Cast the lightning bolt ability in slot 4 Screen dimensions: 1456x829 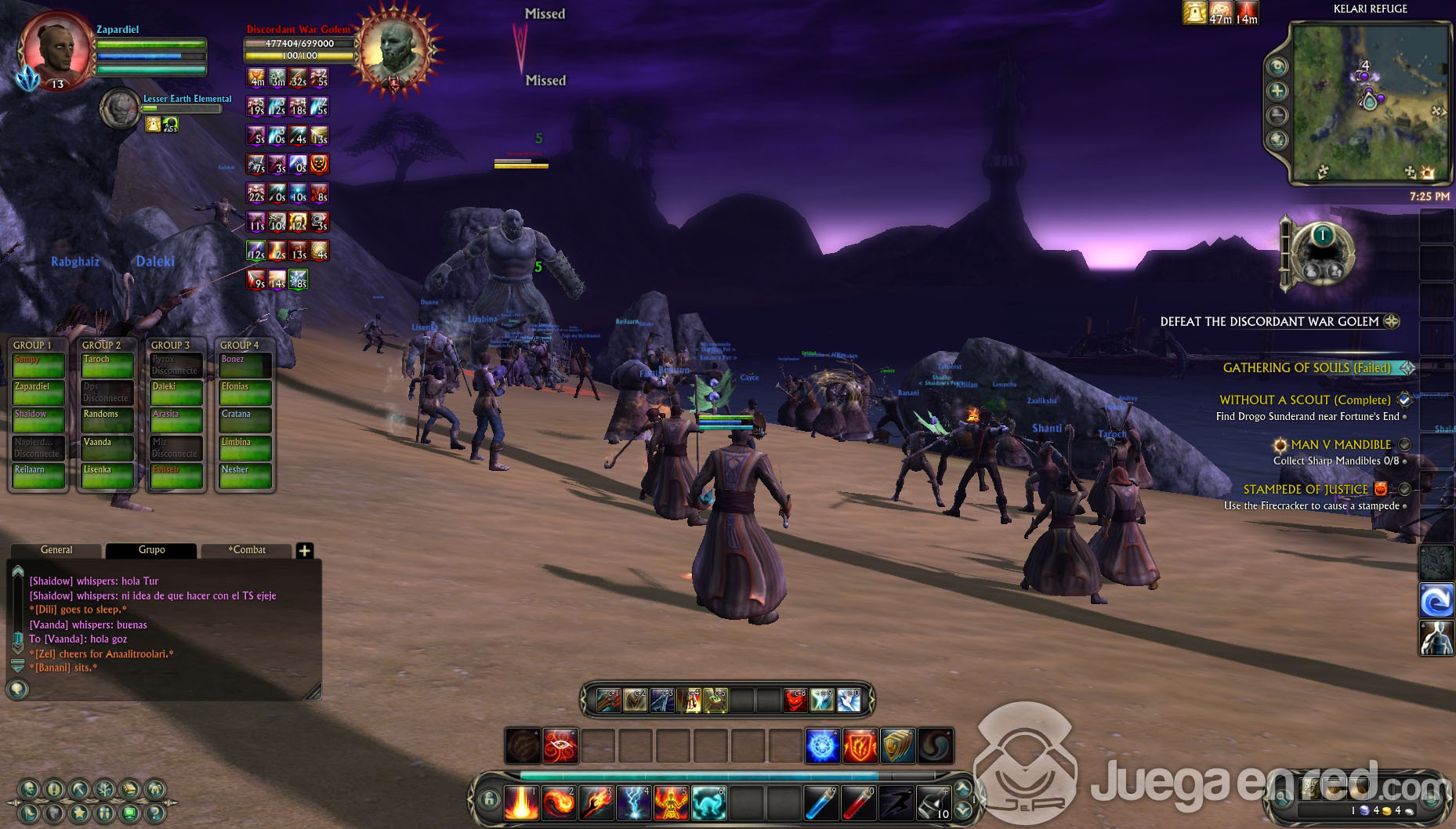[x=634, y=803]
